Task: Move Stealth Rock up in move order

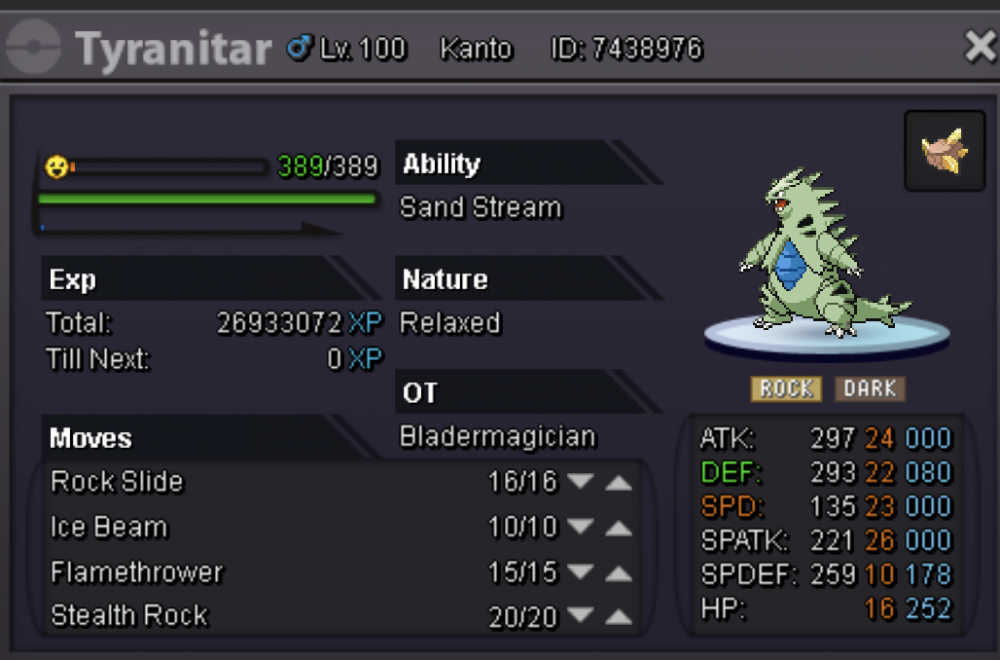Action: [619, 617]
